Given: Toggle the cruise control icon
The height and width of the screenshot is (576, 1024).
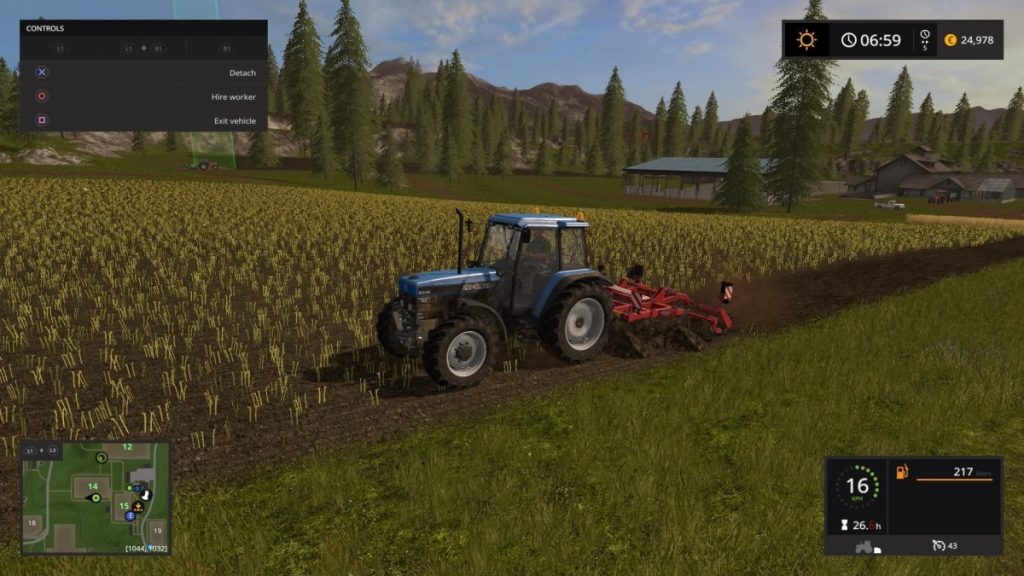Looking at the screenshot, I should [x=937, y=545].
